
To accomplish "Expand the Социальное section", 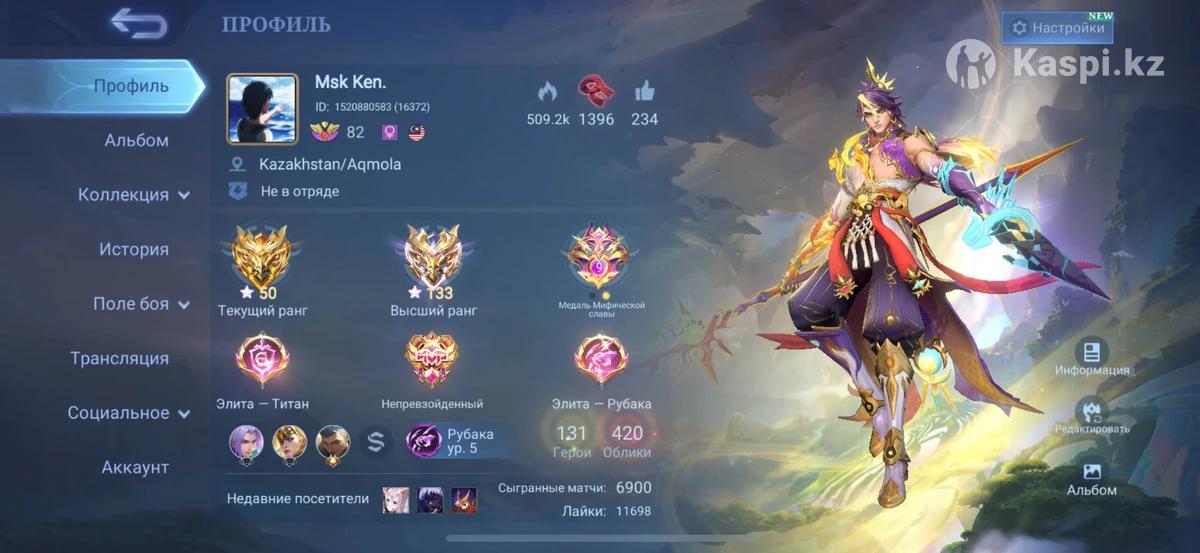I will point(128,413).
